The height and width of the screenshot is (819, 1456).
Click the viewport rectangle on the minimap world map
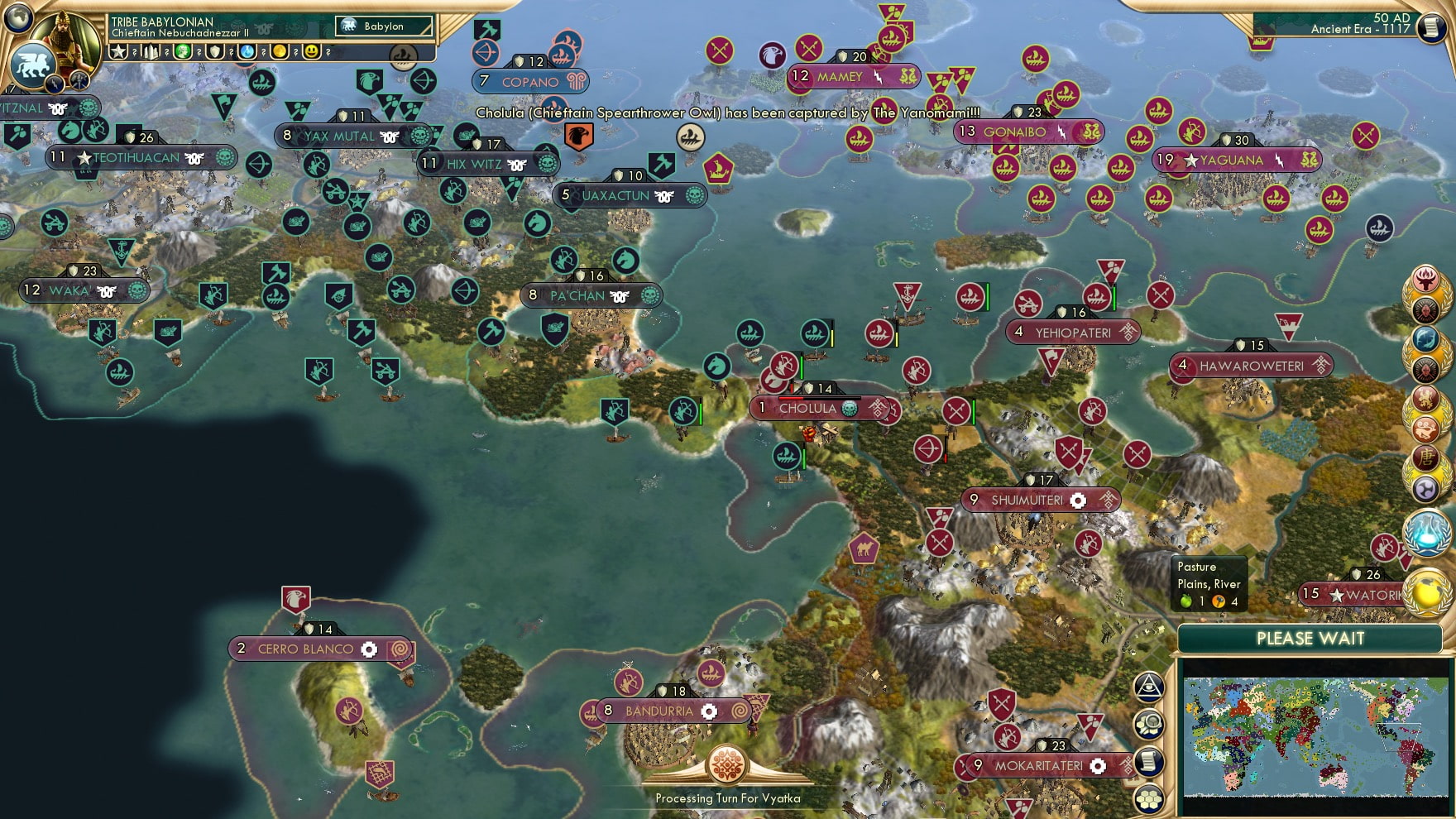1400,736
